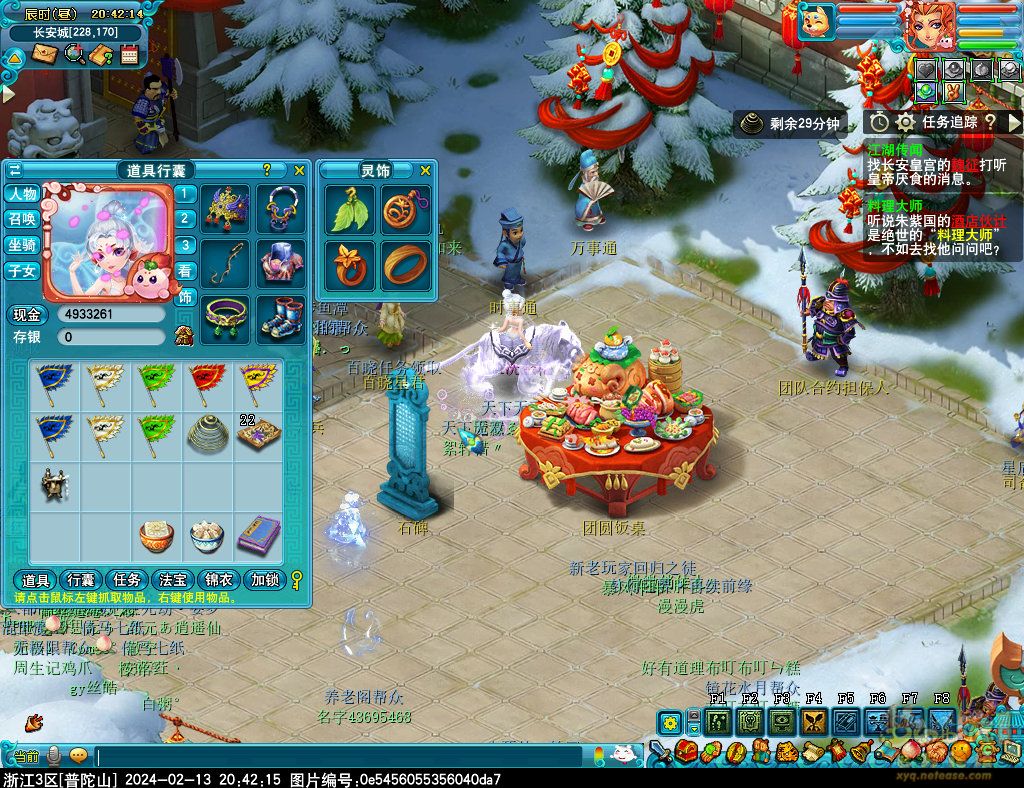
Task: Select the 子女 children tab
Action: pyautogui.click(x=22, y=271)
